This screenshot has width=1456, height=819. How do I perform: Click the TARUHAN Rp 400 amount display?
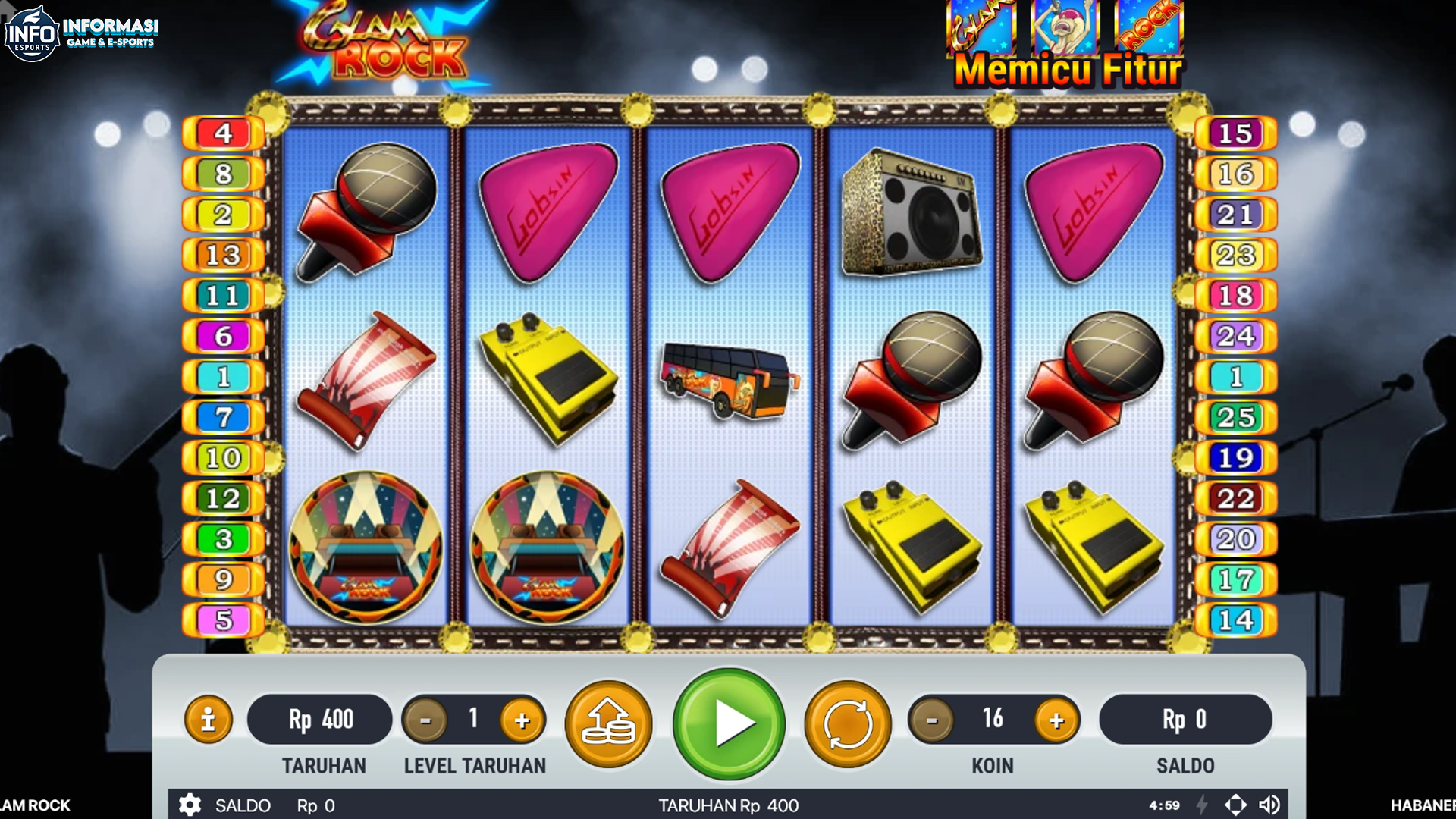pos(319,719)
